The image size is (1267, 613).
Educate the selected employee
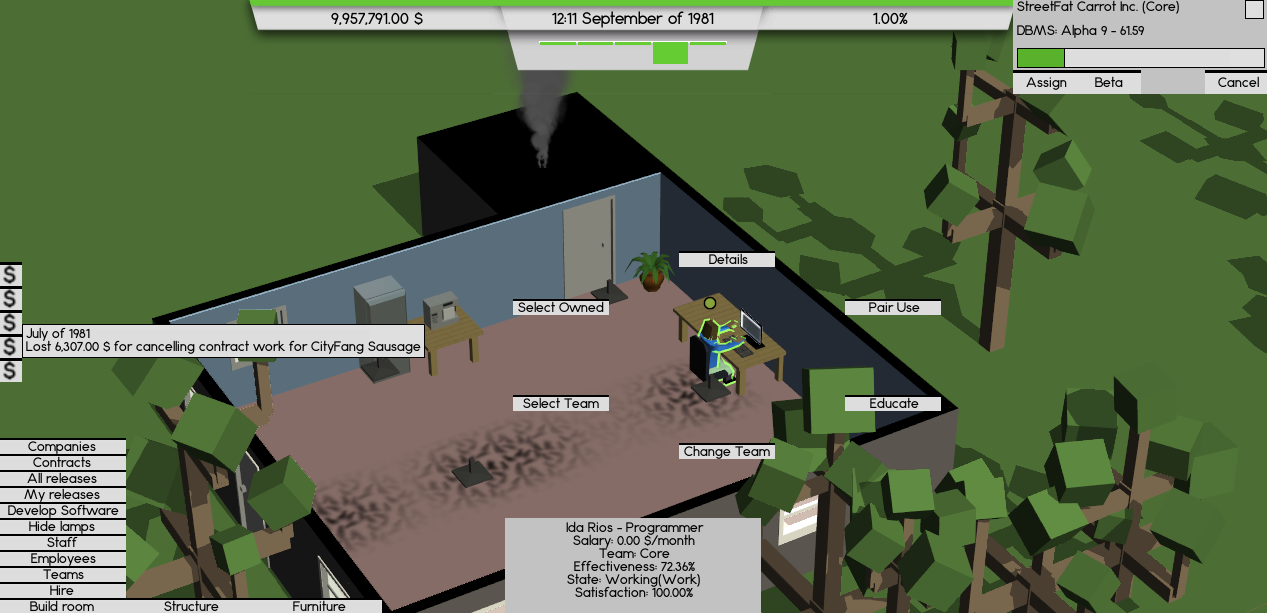(x=893, y=404)
